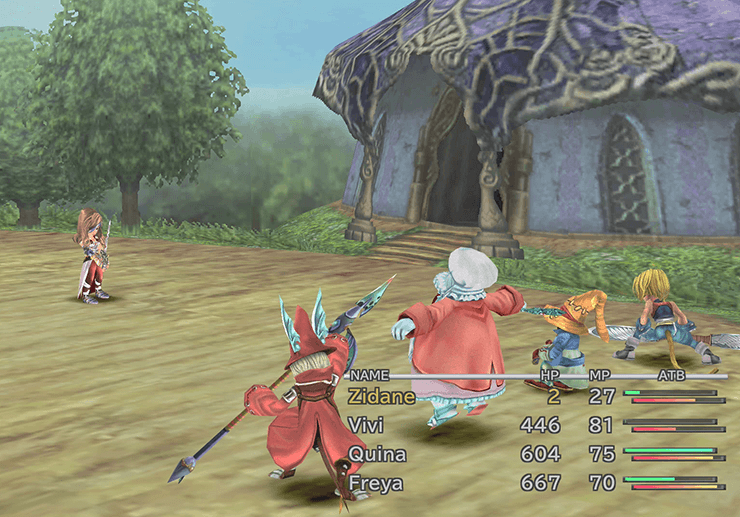Choose Quina's row in the party list
The height and width of the screenshot is (517, 740).
tap(377, 455)
